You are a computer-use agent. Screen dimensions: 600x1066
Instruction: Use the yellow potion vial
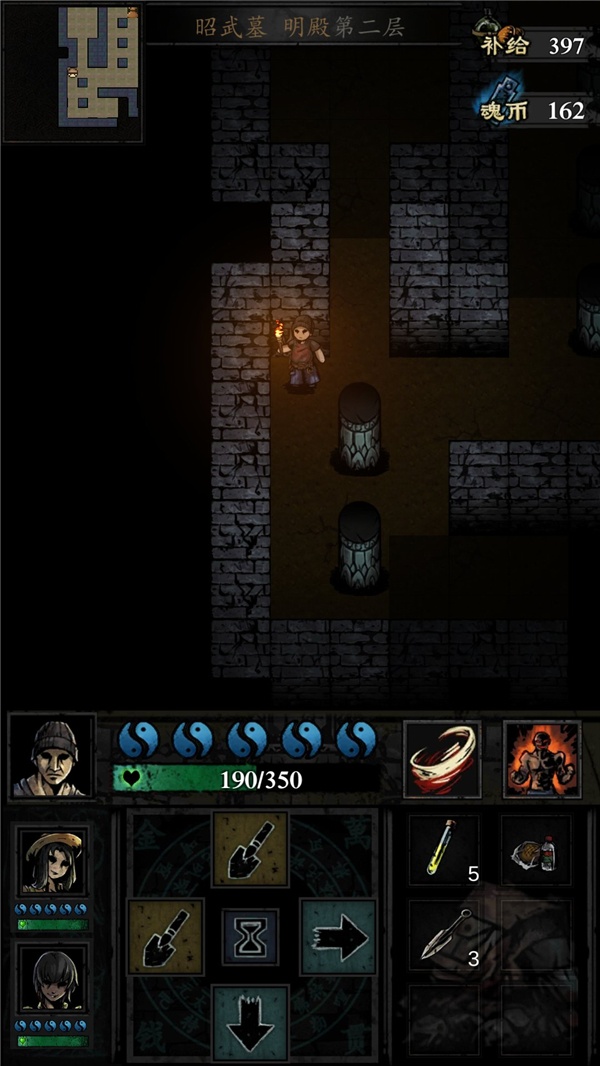443,850
